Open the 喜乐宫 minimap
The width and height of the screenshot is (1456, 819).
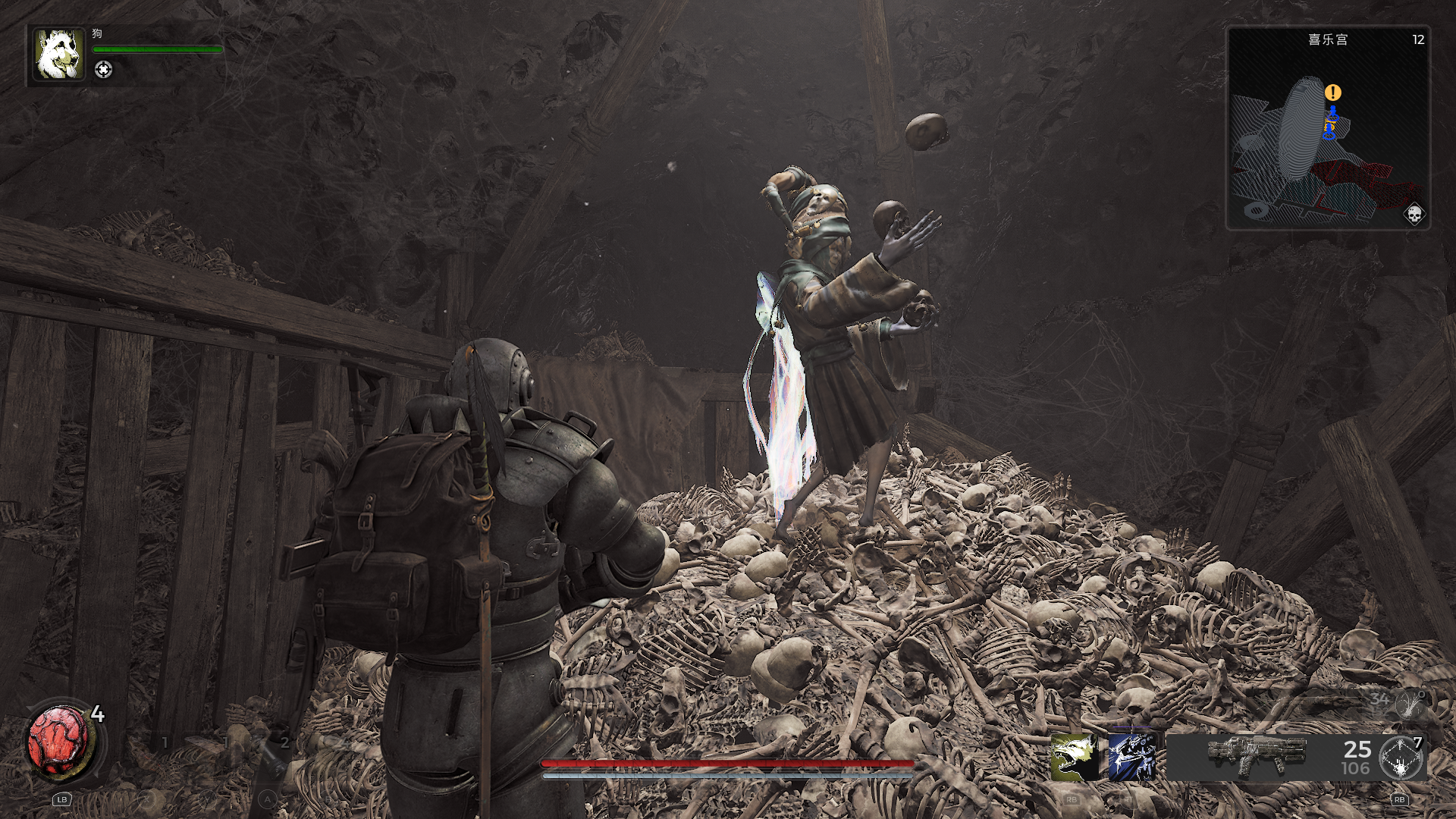[x=1328, y=129]
